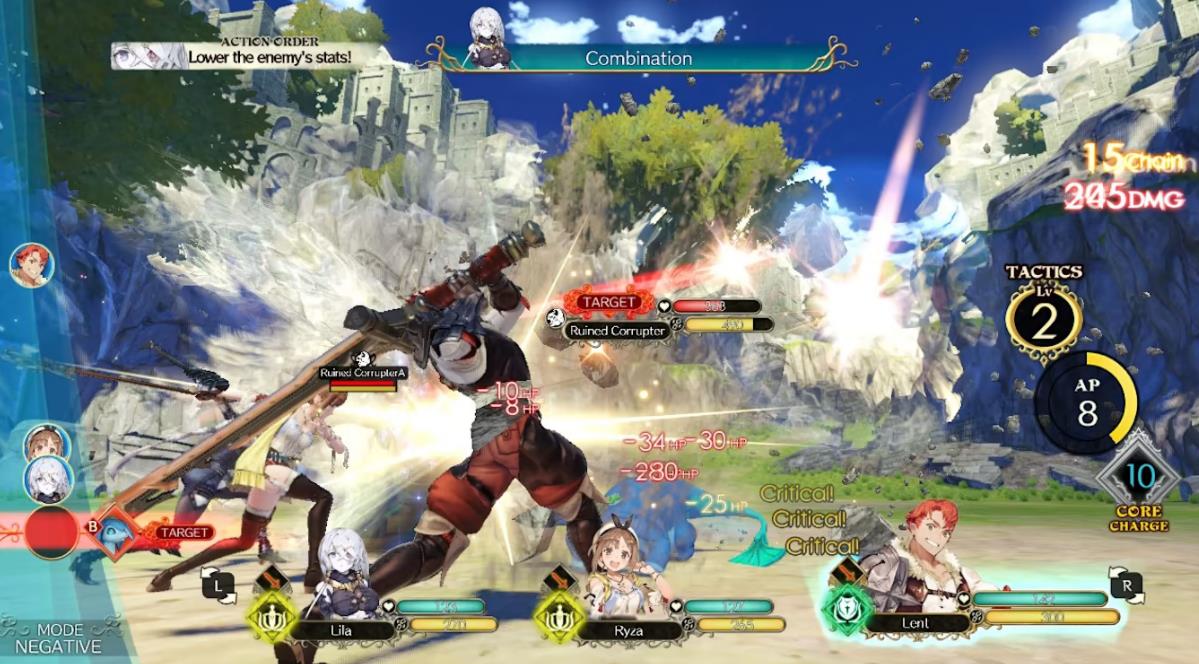
Task: Activate the Core Charge diamond
Action: click(1137, 477)
